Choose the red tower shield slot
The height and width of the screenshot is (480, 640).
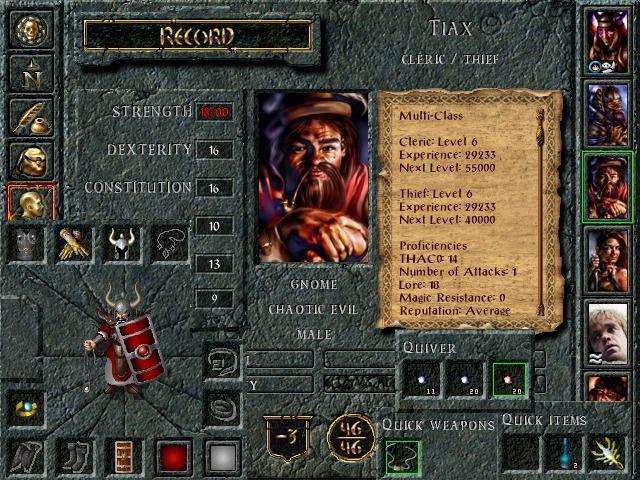tap(125, 456)
